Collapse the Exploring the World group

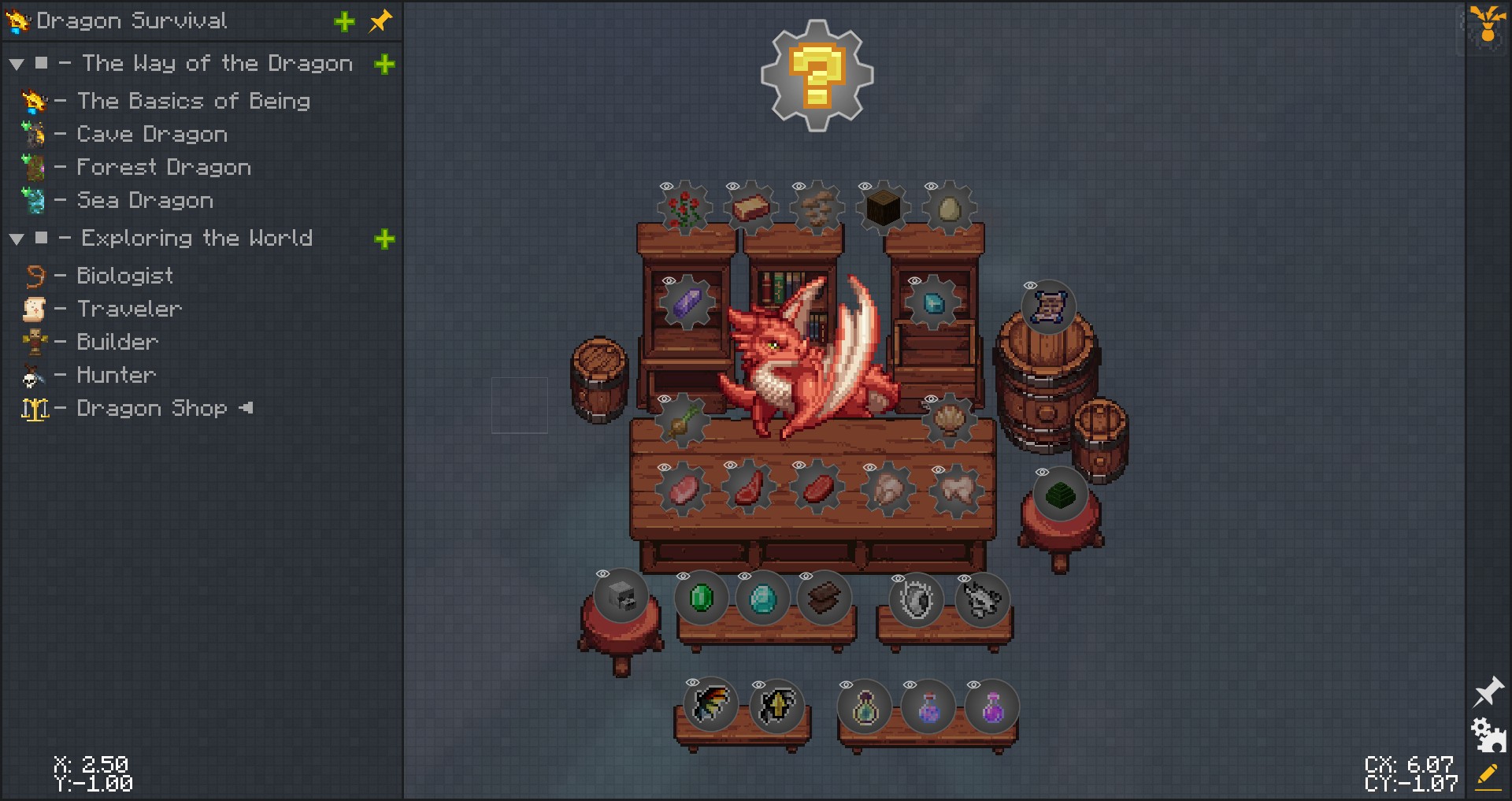pos(17,239)
